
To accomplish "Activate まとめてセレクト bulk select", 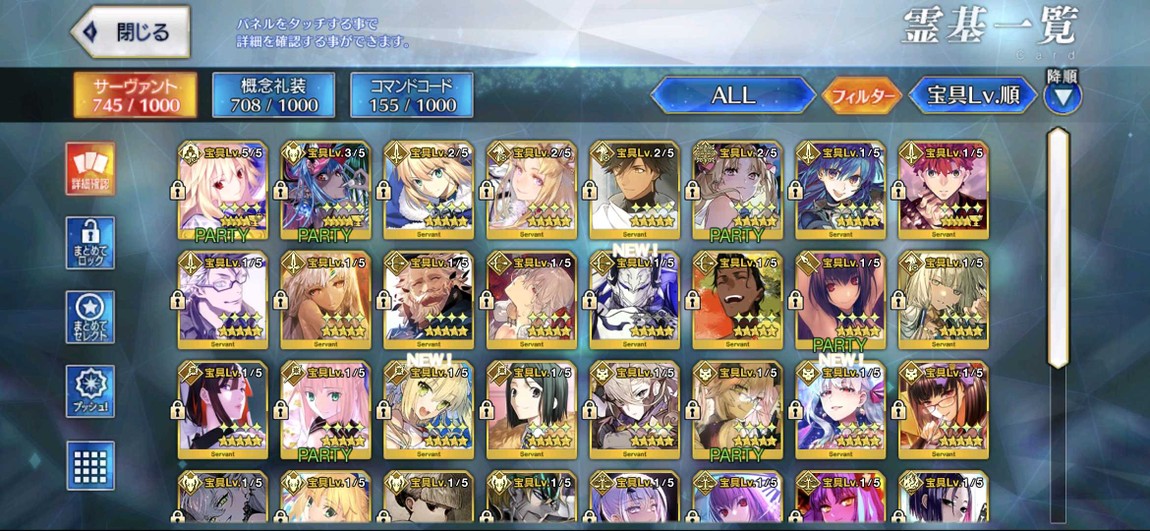I will click(x=90, y=317).
